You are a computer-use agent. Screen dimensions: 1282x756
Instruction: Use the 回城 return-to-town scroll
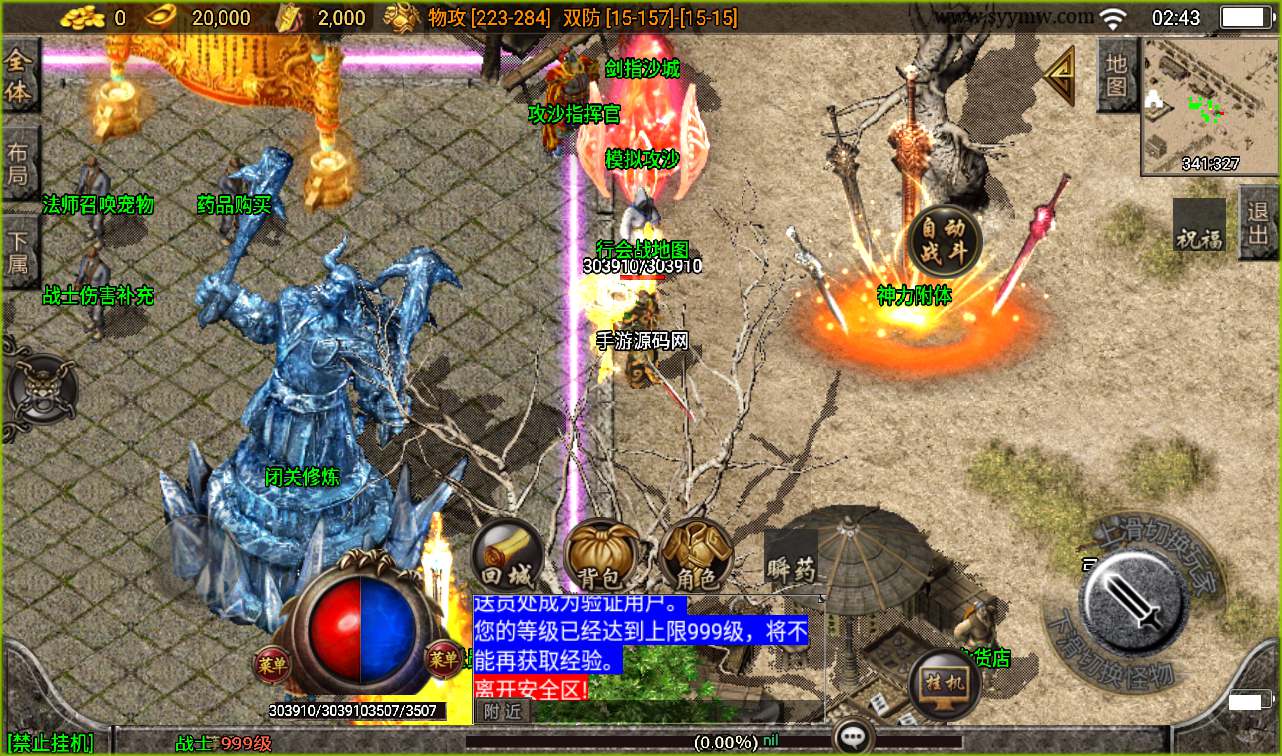point(507,557)
